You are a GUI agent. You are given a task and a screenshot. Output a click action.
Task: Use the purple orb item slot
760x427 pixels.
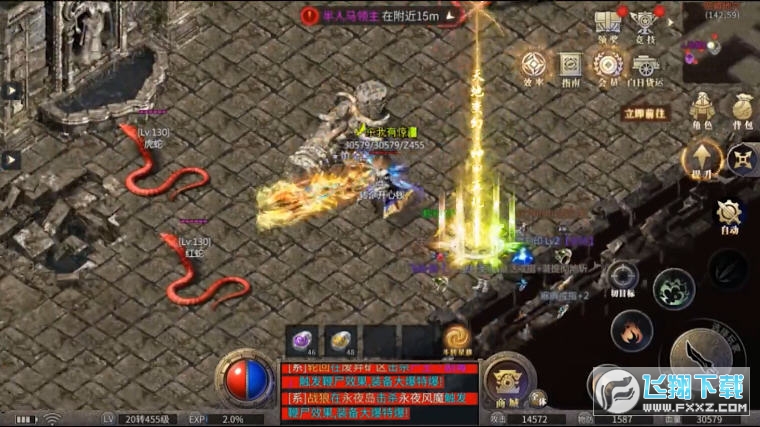tap(301, 339)
